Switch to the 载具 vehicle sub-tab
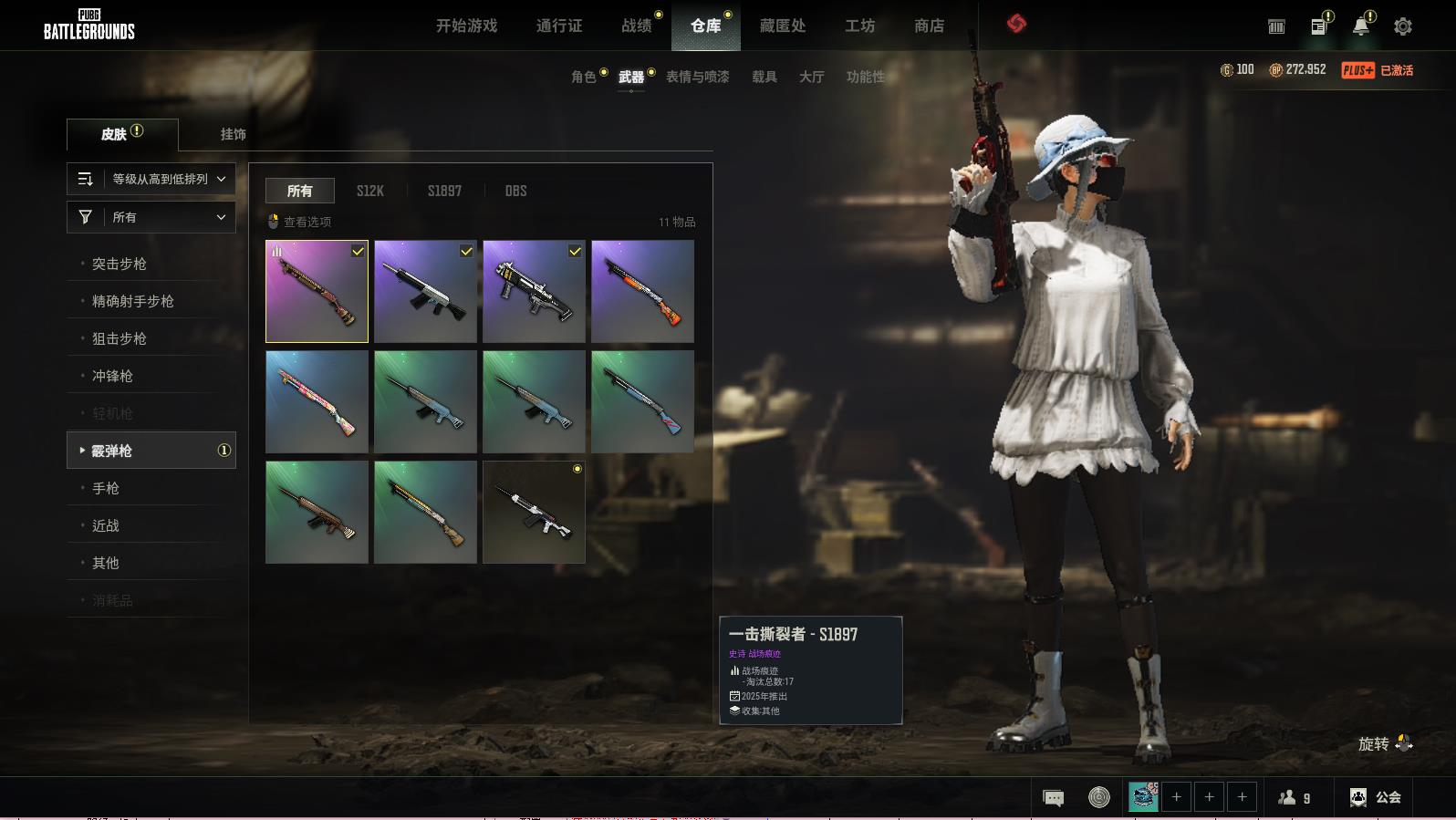Image resolution: width=1456 pixels, height=820 pixels. tap(764, 77)
